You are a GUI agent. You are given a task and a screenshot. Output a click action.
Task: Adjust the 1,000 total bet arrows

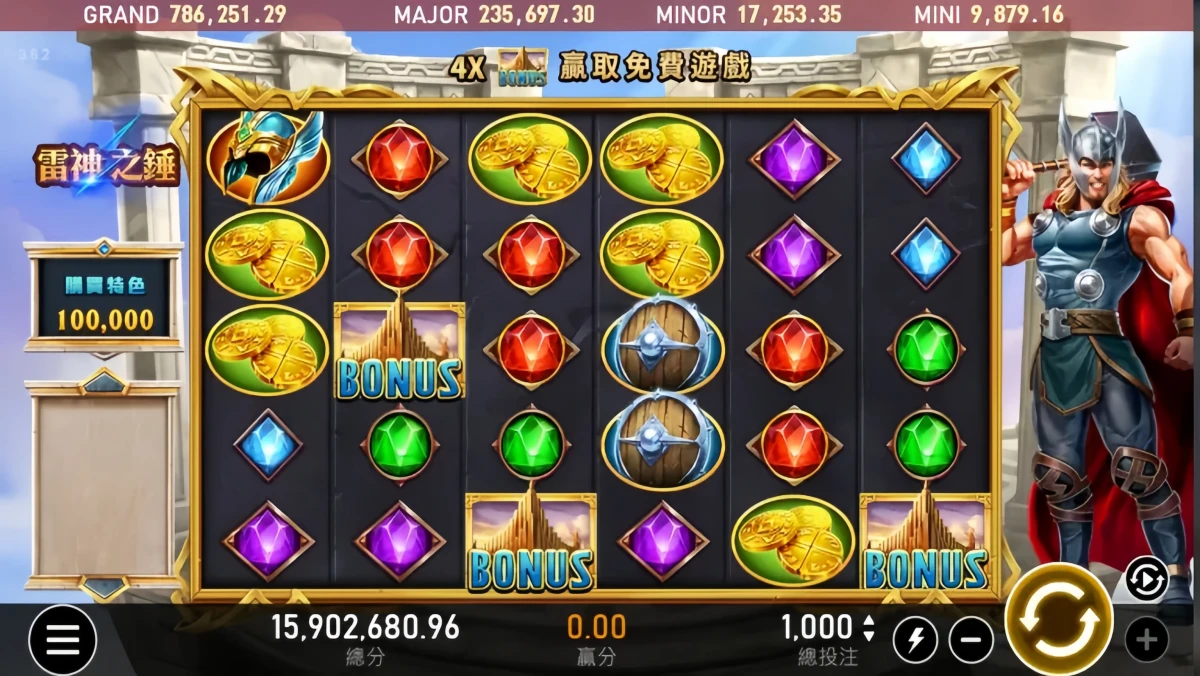click(x=868, y=628)
